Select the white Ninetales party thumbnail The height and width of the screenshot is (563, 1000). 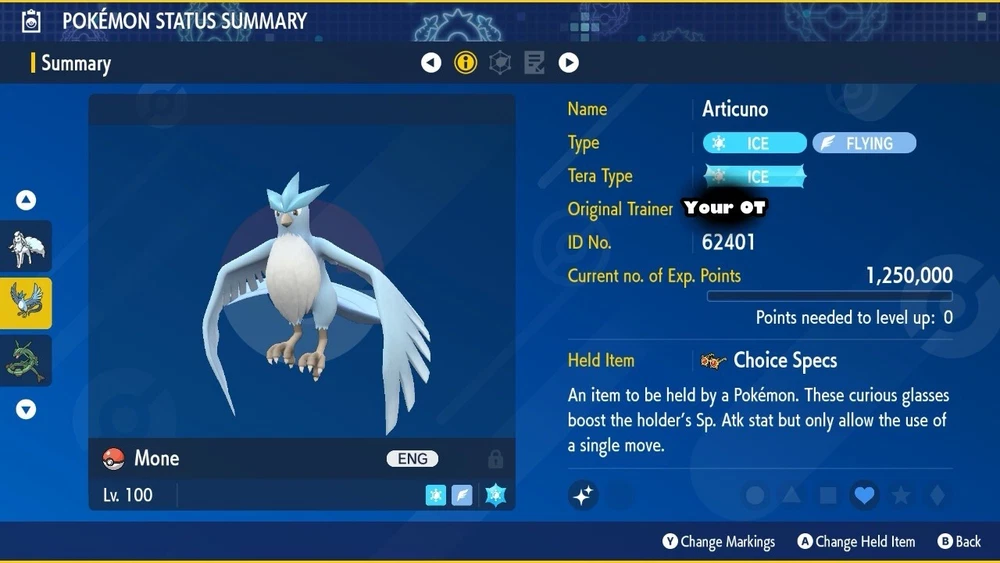point(26,247)
